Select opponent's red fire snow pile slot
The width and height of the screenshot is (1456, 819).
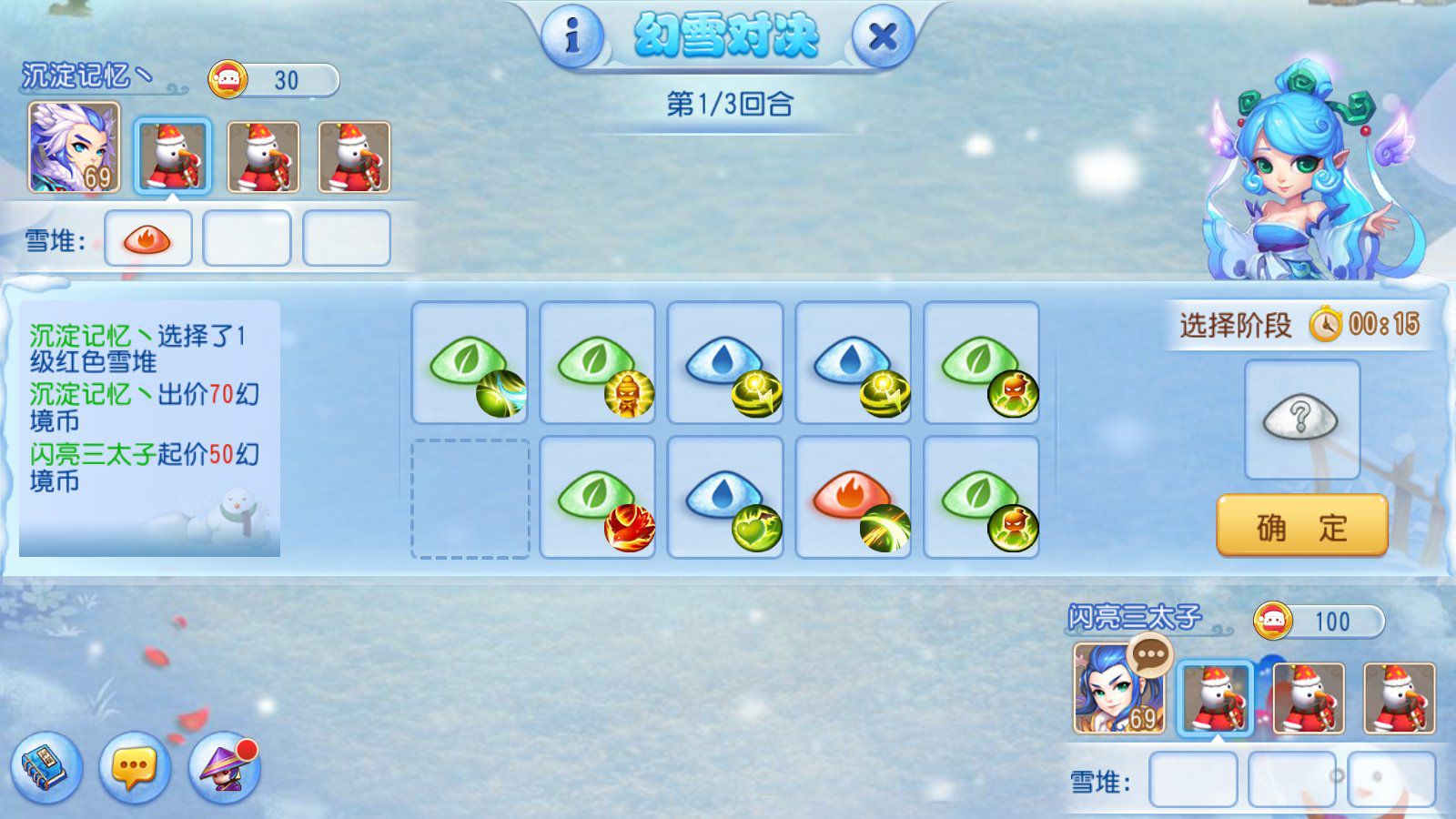pos(147,238)
